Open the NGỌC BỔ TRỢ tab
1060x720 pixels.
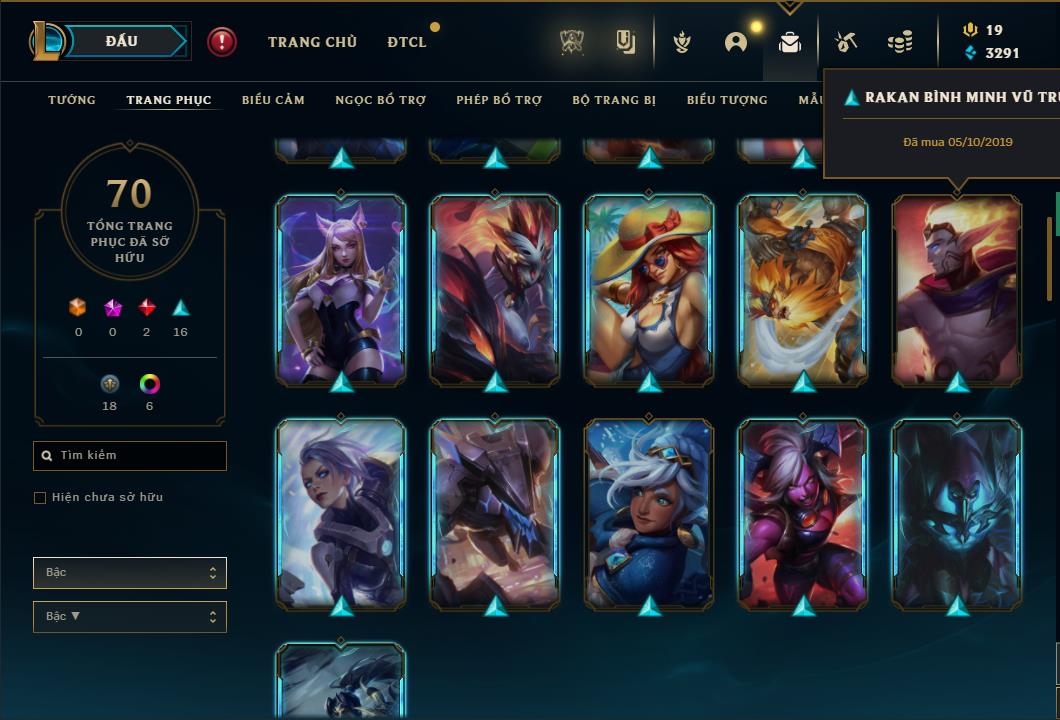pos(380,100)
